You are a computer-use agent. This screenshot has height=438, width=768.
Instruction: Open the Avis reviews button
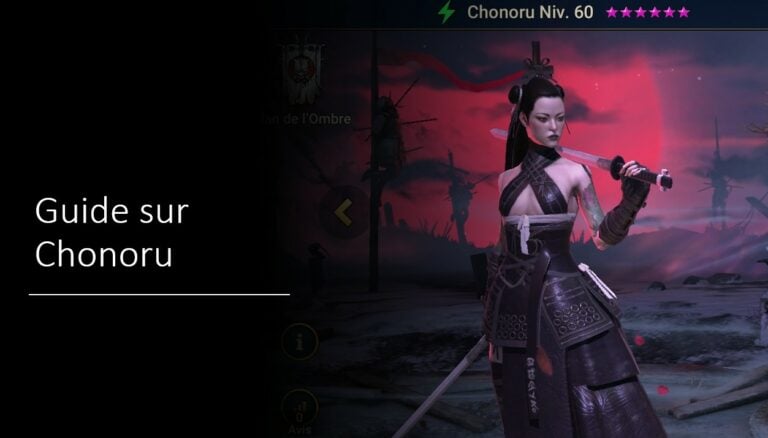[300, 408]
